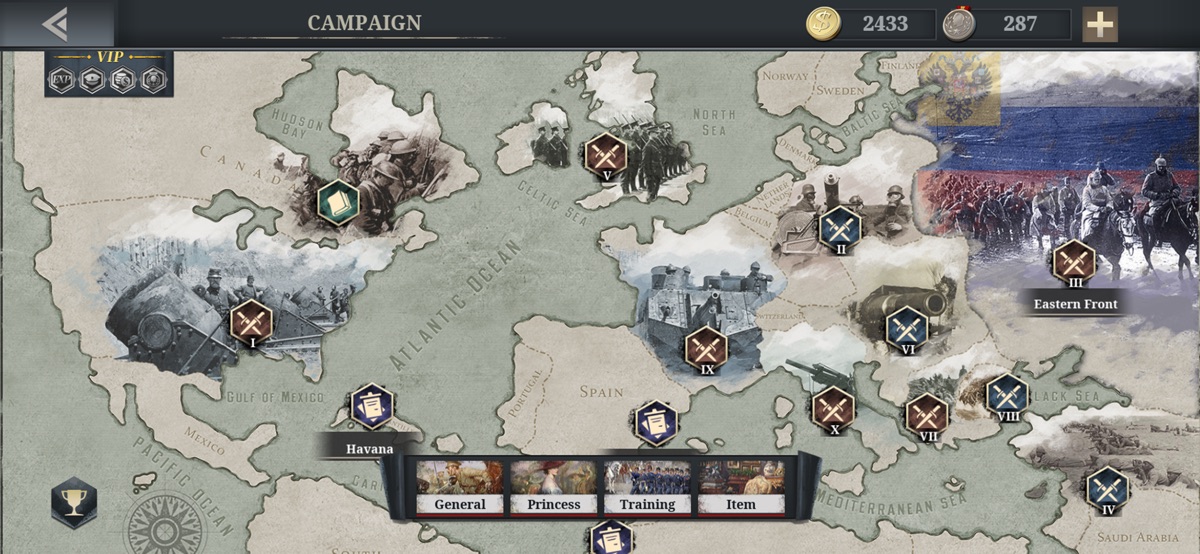Select campaign mission X
Viewport: 1200px width, 554px height.
[x=833, y=407]
